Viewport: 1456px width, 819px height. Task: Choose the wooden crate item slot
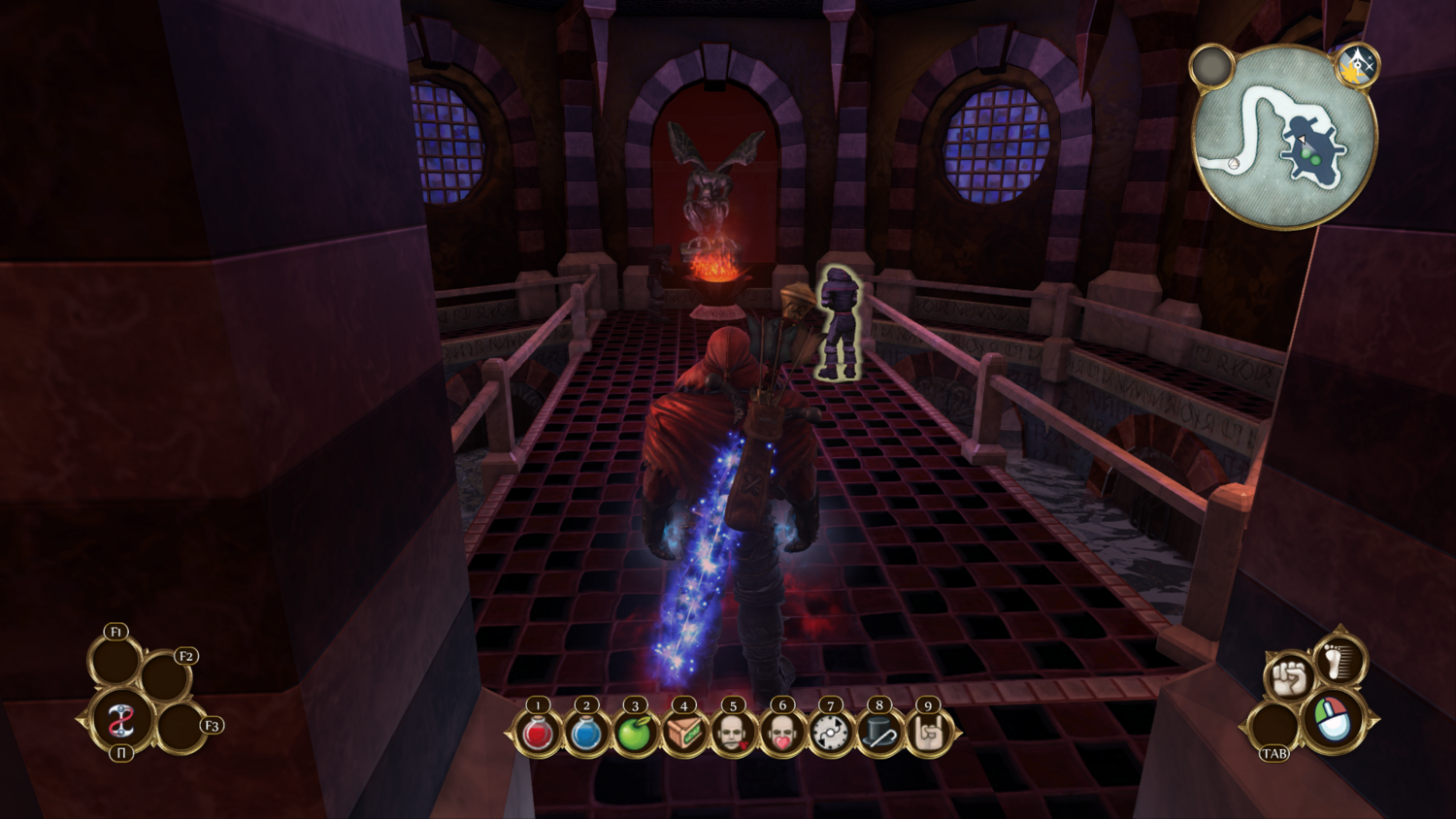click(x=684, y=734)
